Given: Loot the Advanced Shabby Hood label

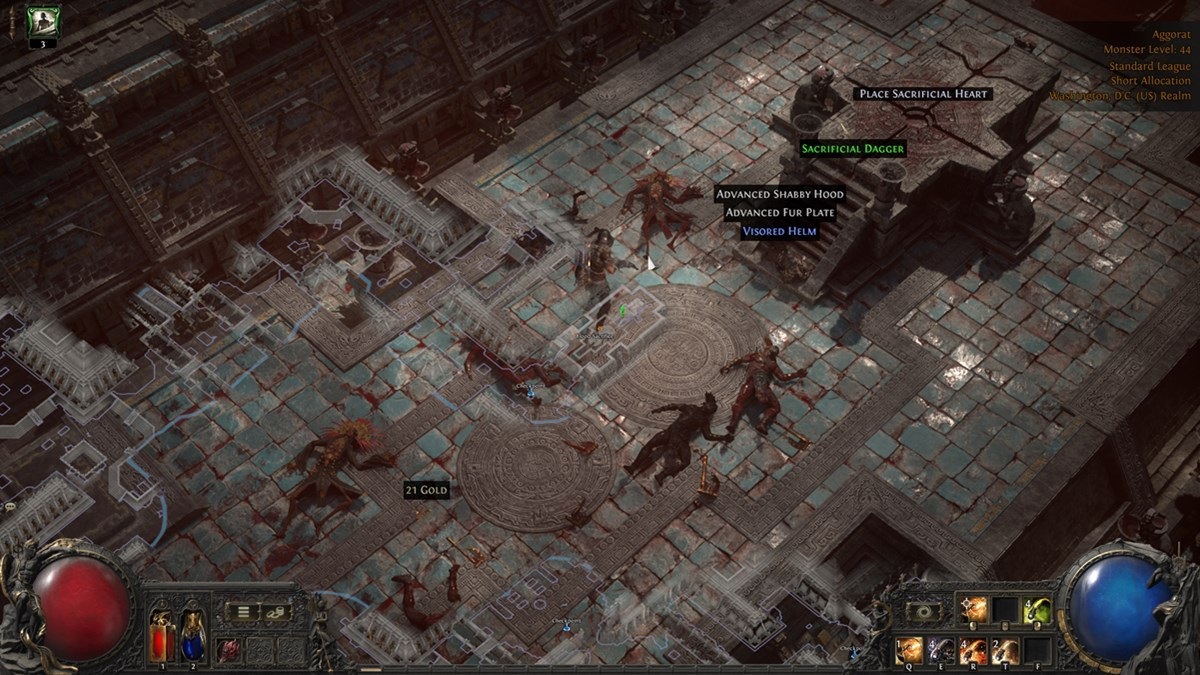Looking at the screenshot, I should (780, 194).
